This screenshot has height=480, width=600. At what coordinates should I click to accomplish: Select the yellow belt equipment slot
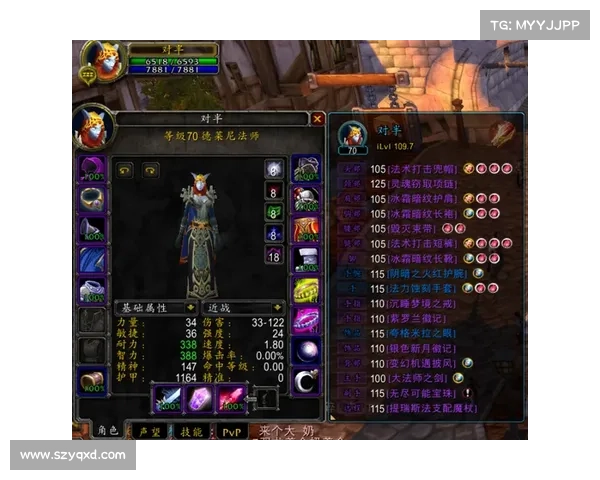click(305, 291)
